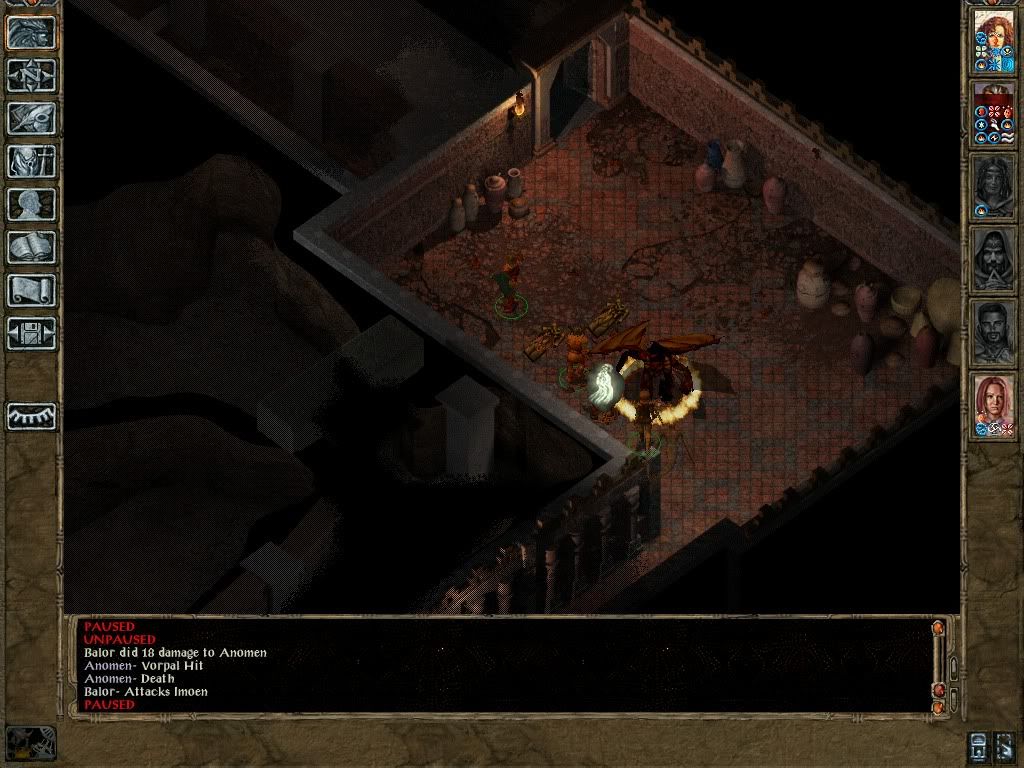Open the Inventory screen
The width and height of the screenshot is (1024, 768).
[x=31, y=161]
